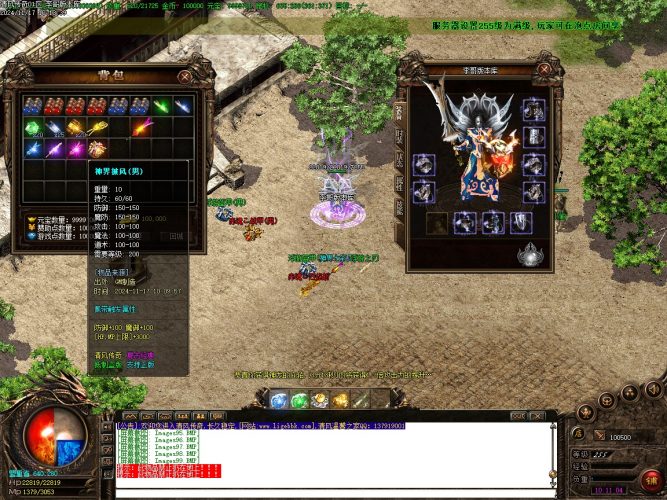The height and width of the screenshot is (500, 667).
Task: Close the backpack (背包) window
Action: (184, 75)
